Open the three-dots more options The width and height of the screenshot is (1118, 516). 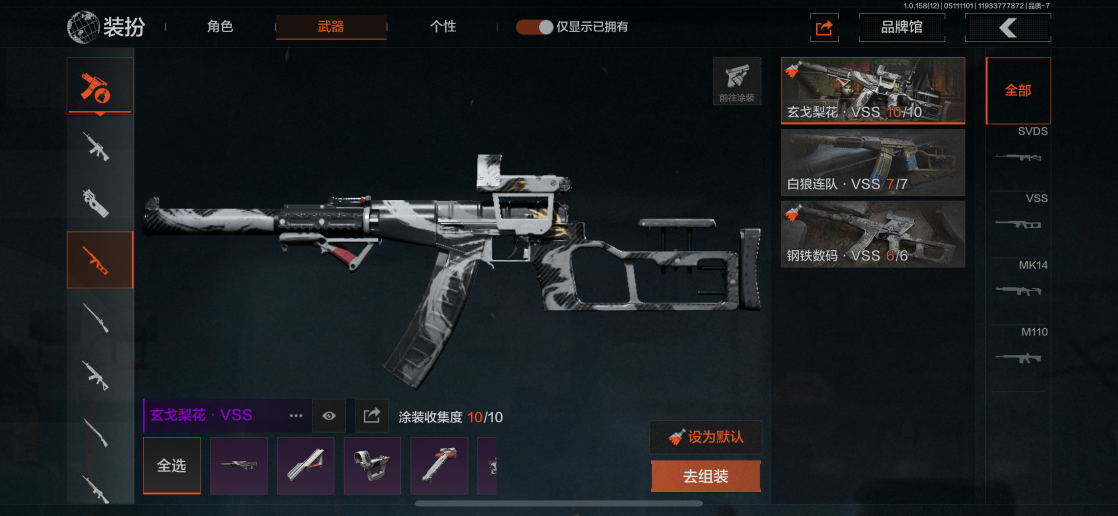296,415
